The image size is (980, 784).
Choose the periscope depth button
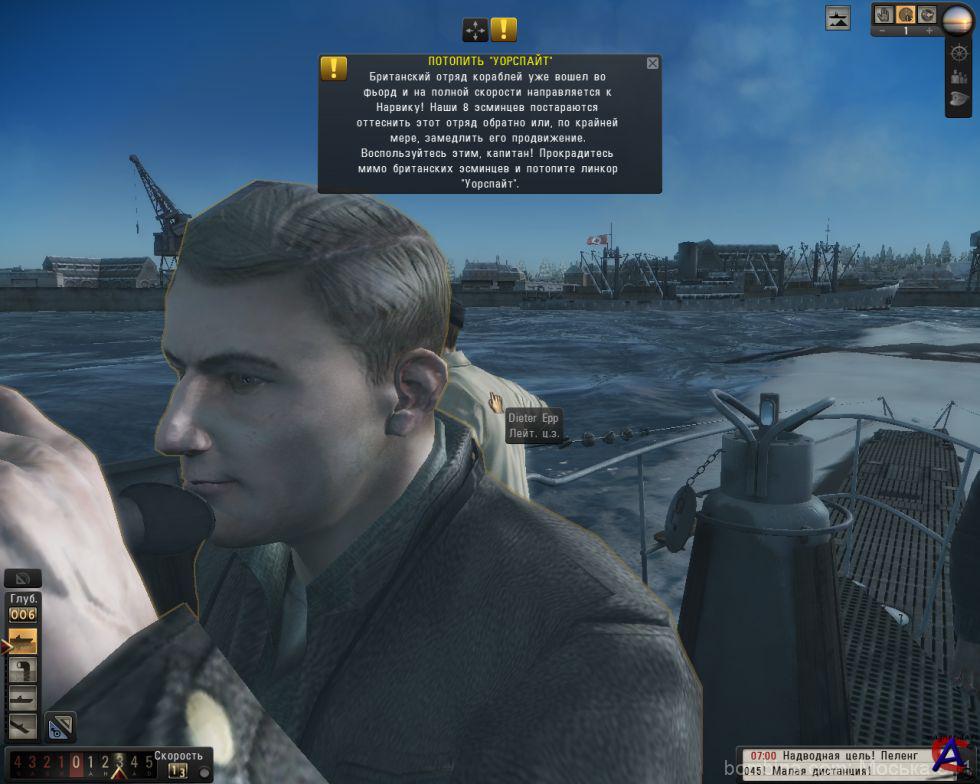[x=22, y=670]
